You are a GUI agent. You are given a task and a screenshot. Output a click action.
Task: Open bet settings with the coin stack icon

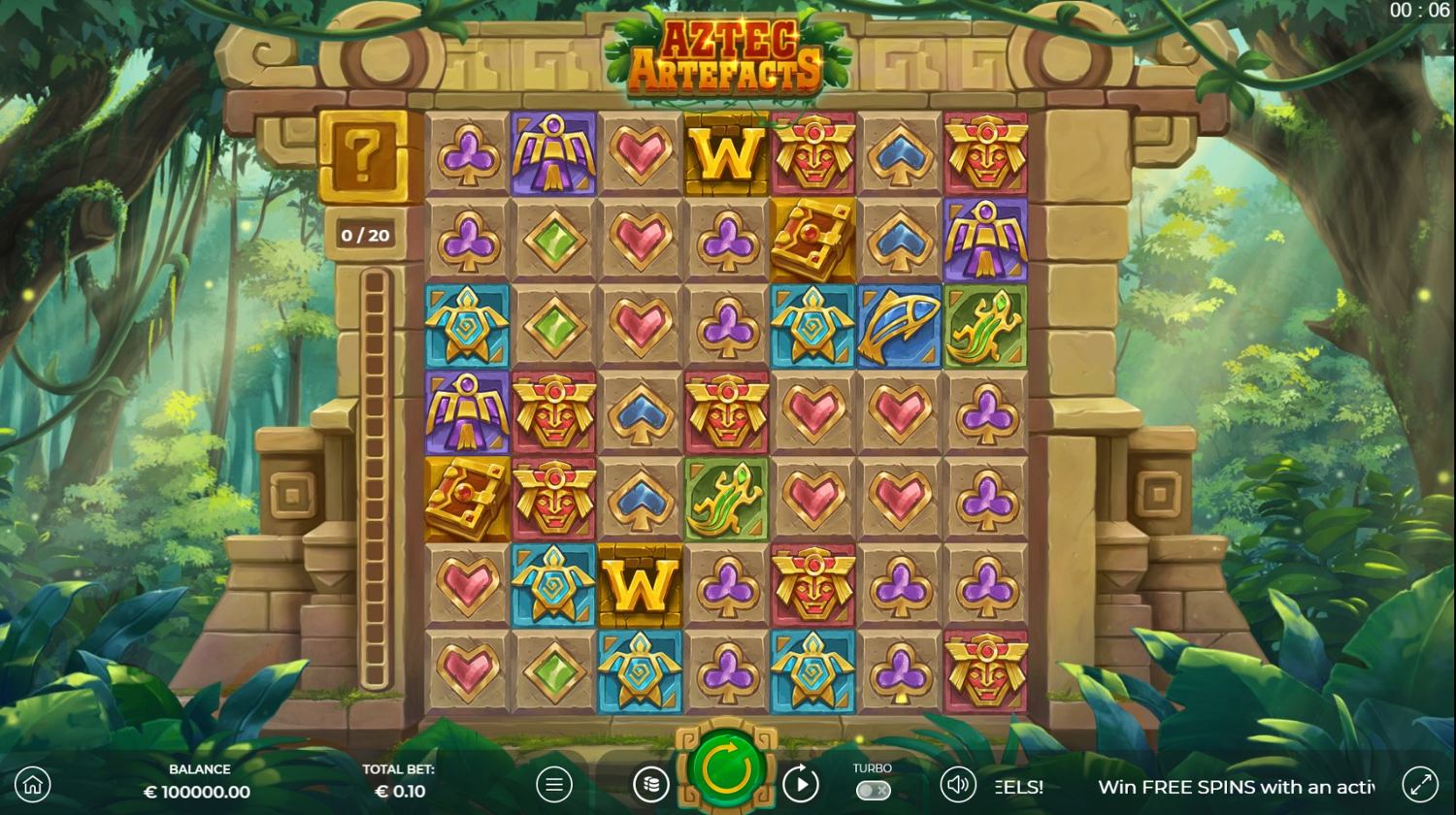pyautogui.click(x=650, y=784)
